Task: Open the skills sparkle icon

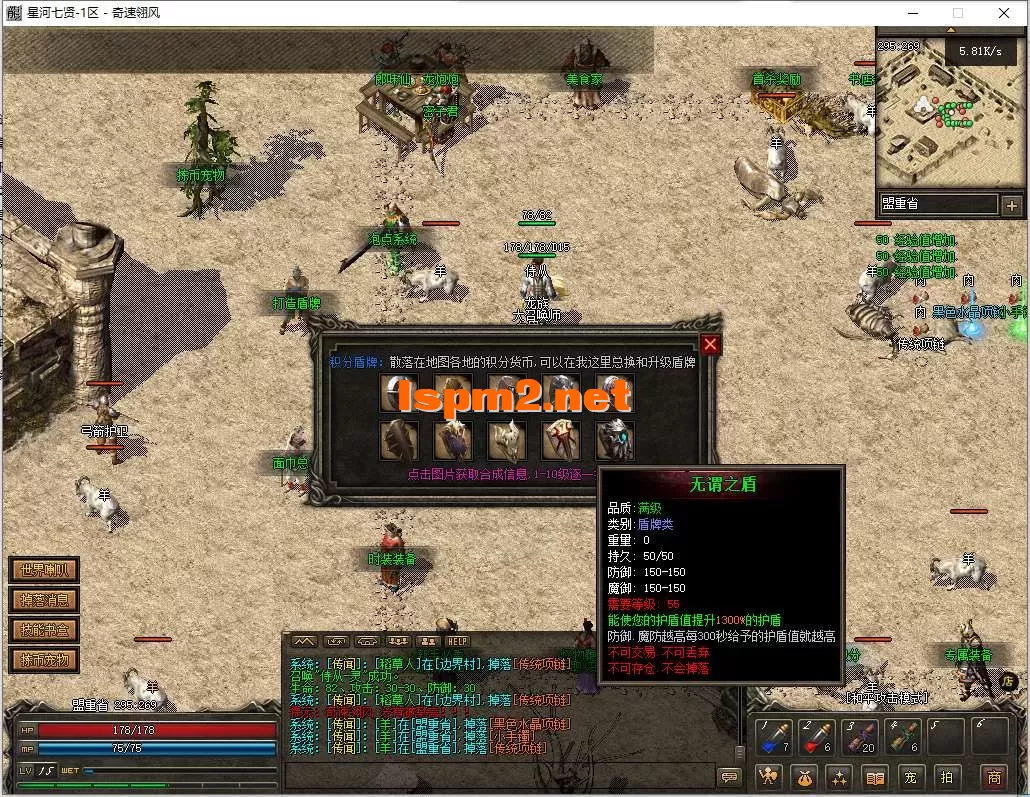Action: tap(839, 777)
